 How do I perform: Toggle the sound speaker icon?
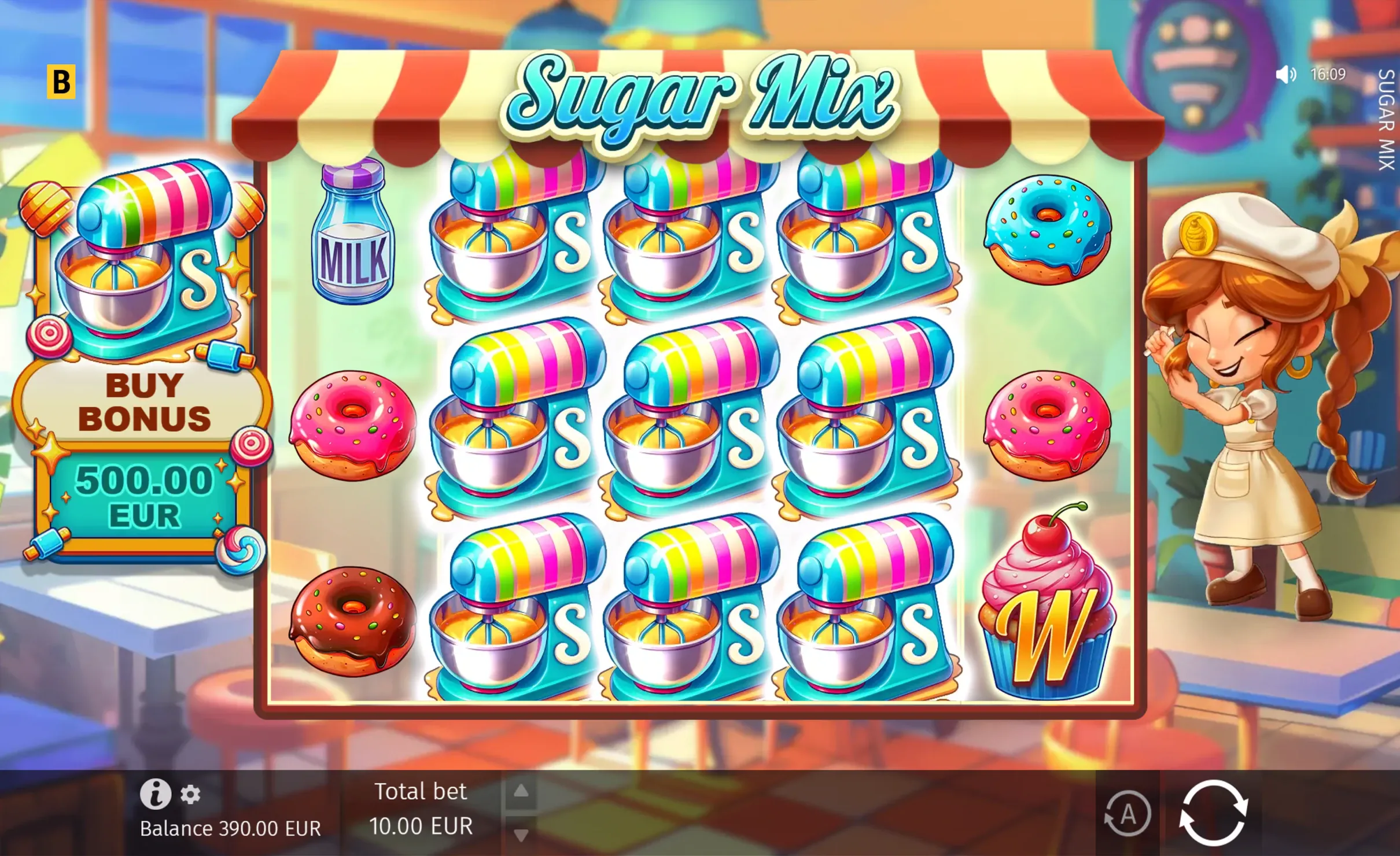point(1285,75)
